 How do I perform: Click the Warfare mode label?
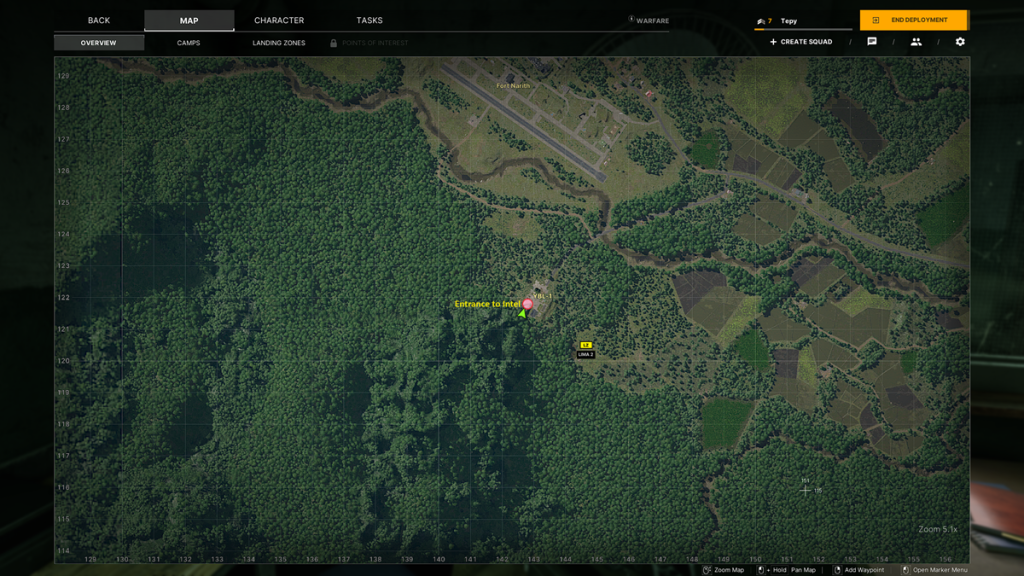[x=648, y=21]
